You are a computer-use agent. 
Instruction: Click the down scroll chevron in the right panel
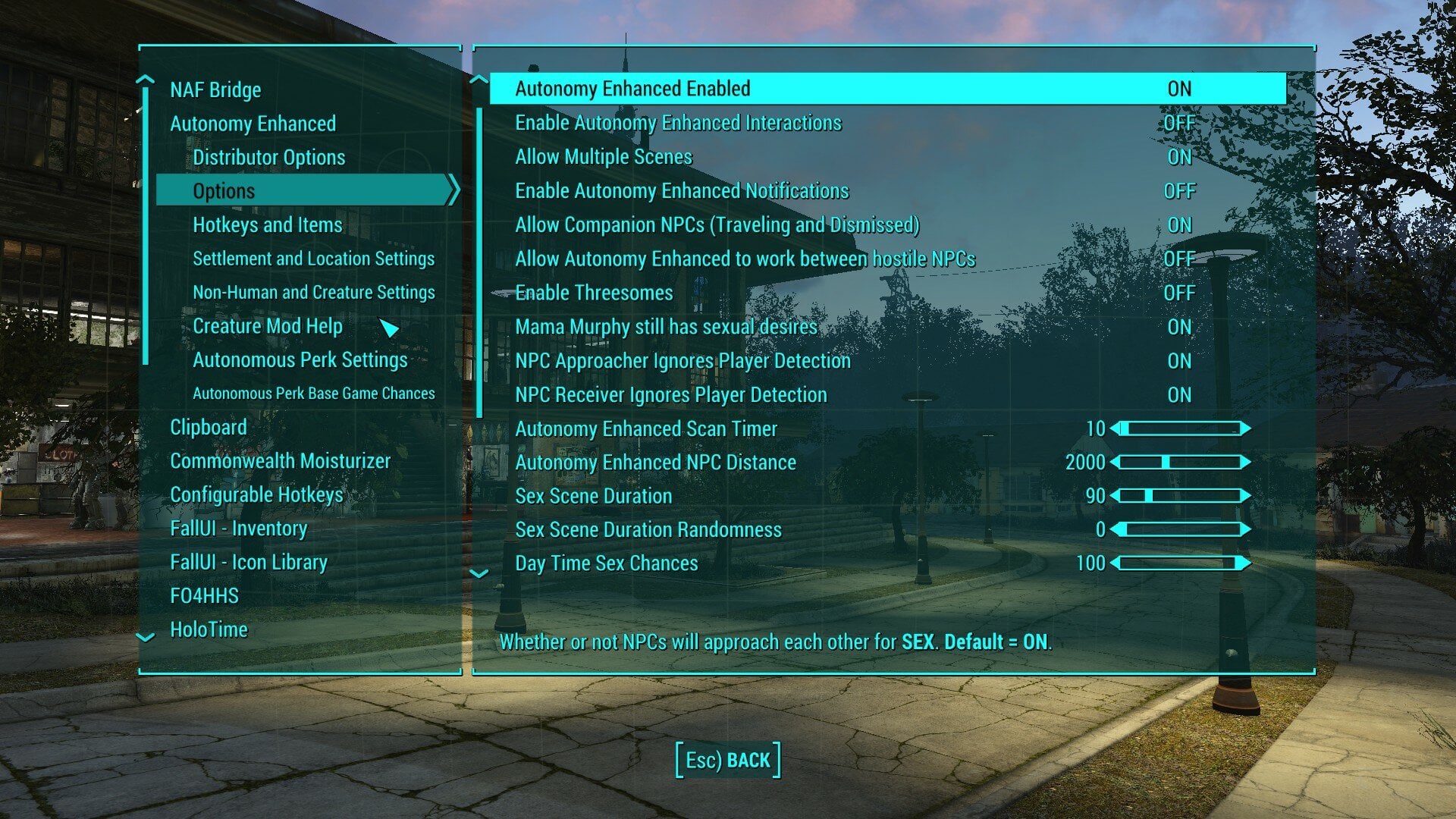(479, 574)
